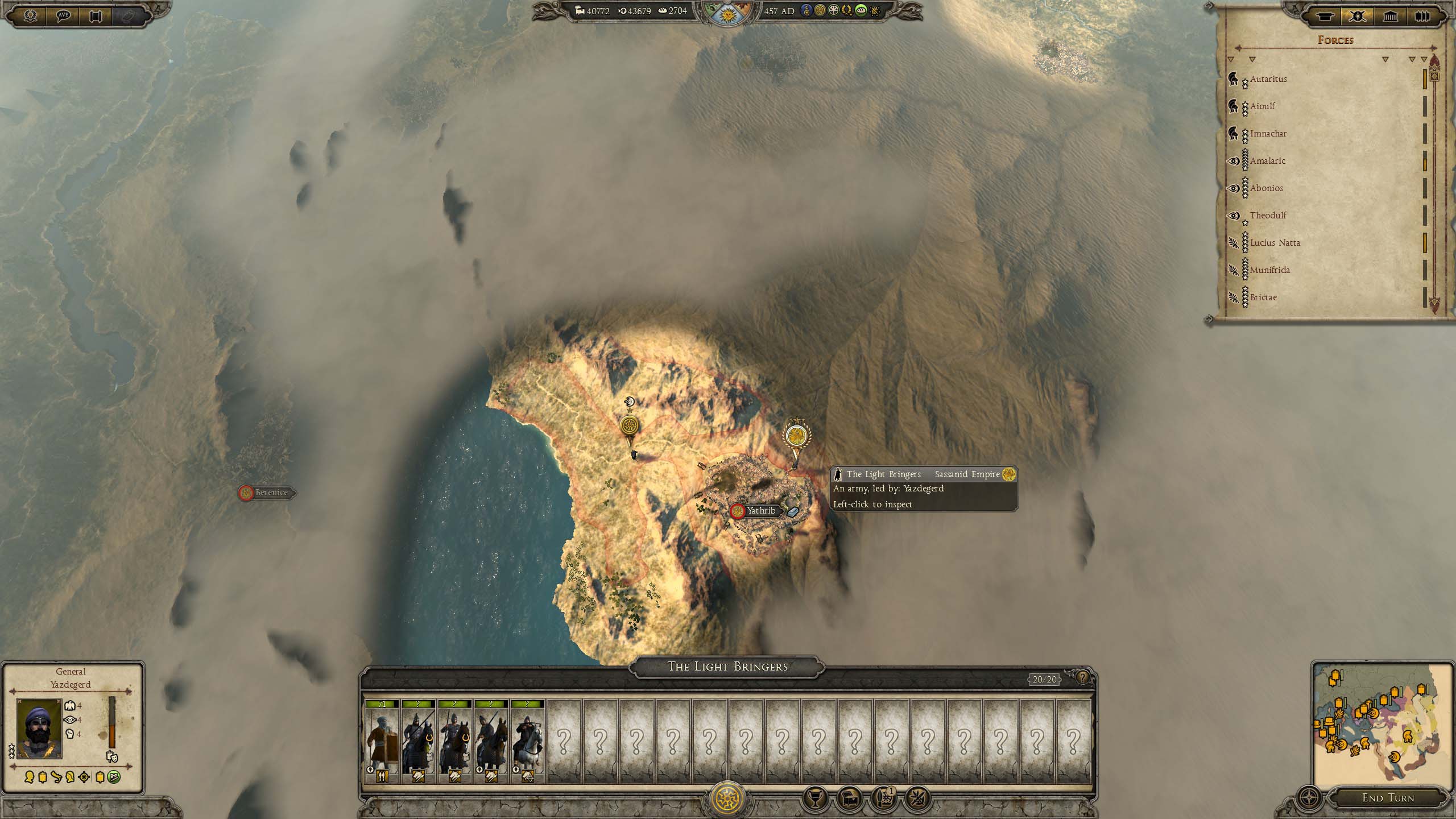Open the scroll button in top-left bar
The width and height of the screenshot is (1456, 819).
96,16
